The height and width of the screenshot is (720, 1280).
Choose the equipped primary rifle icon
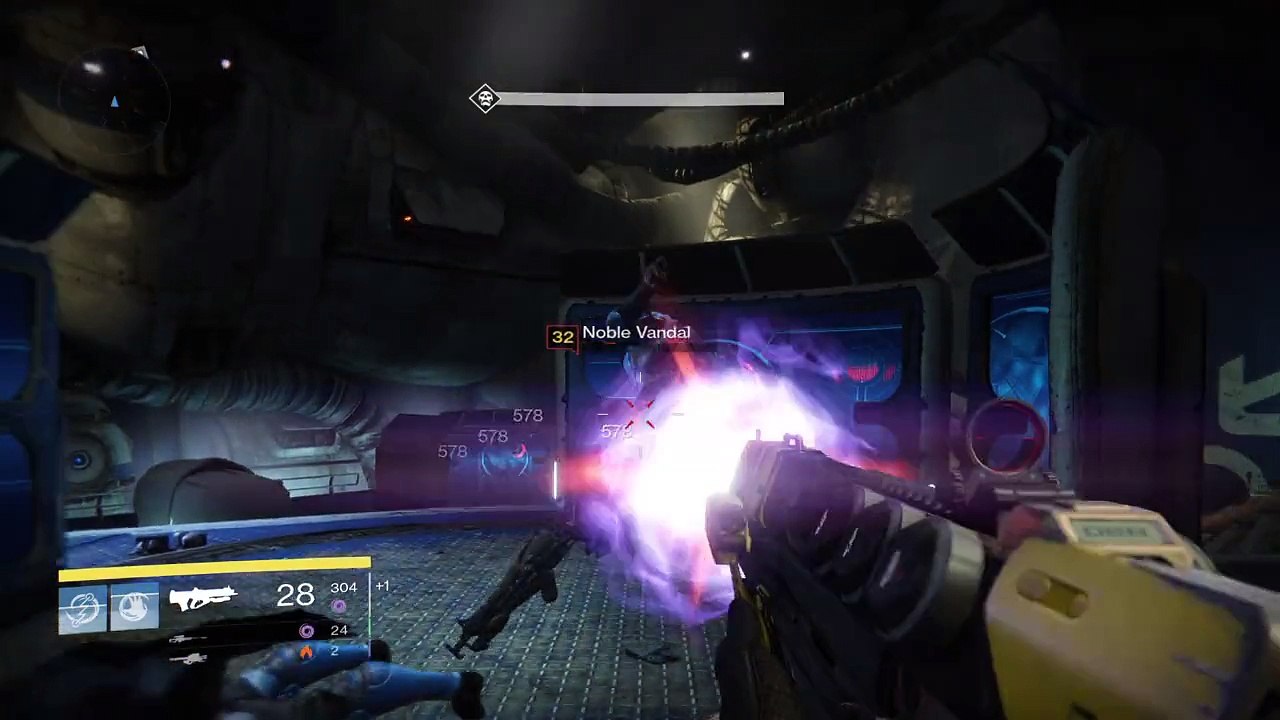(203, 598)
